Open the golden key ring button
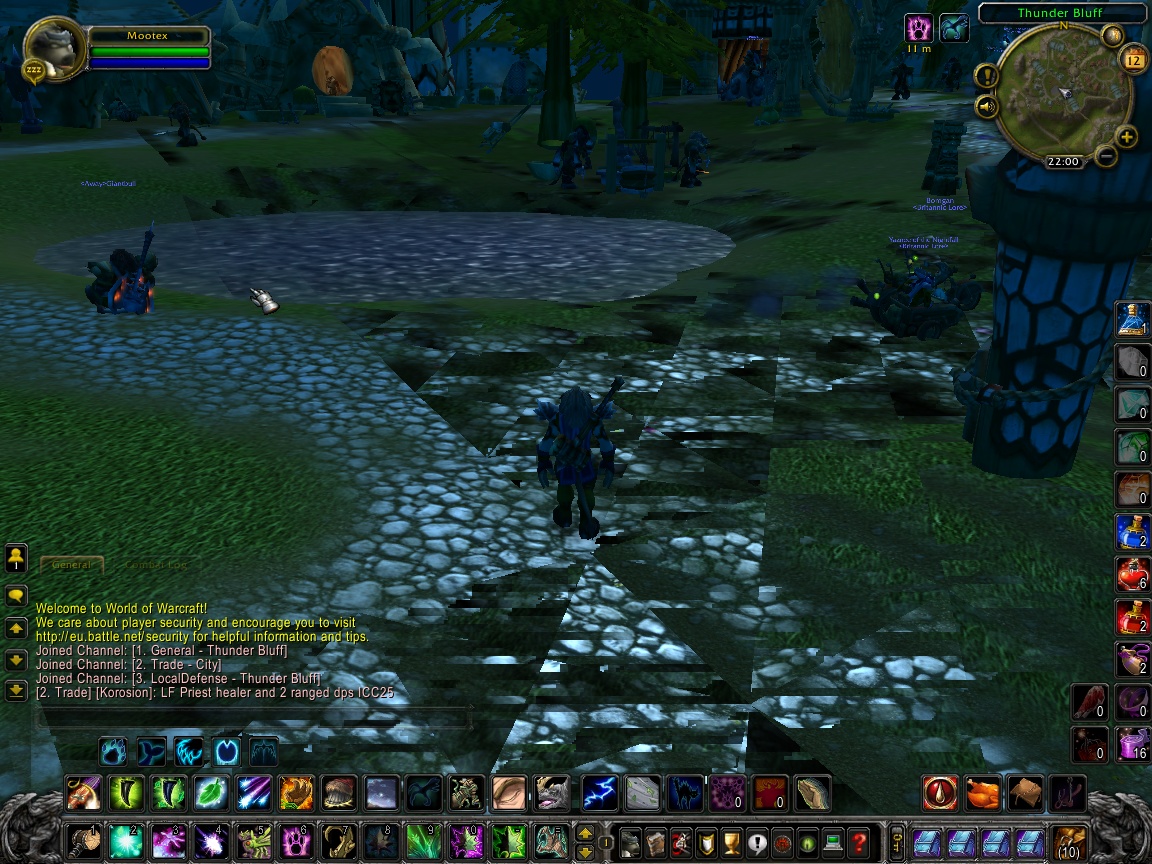1152x864 pixels. (898, 840)
